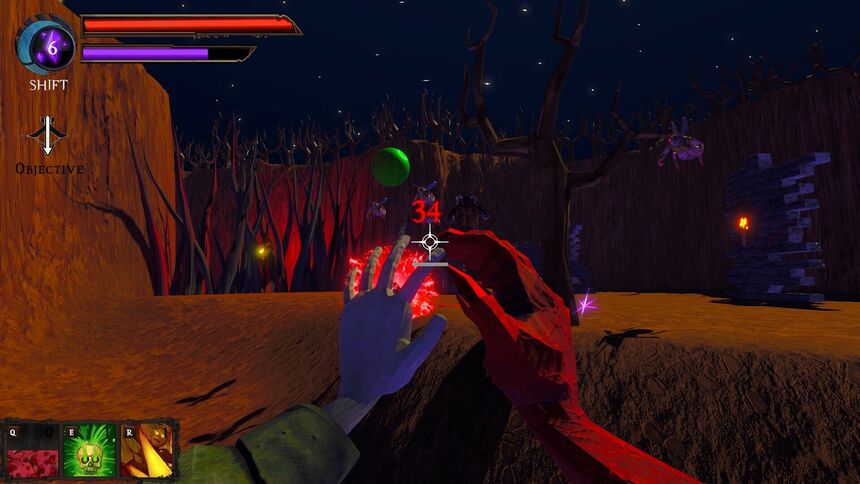Select the Objective arrow marker
The height and width of the screenshot is (484, 860).
tap(48, 135)
